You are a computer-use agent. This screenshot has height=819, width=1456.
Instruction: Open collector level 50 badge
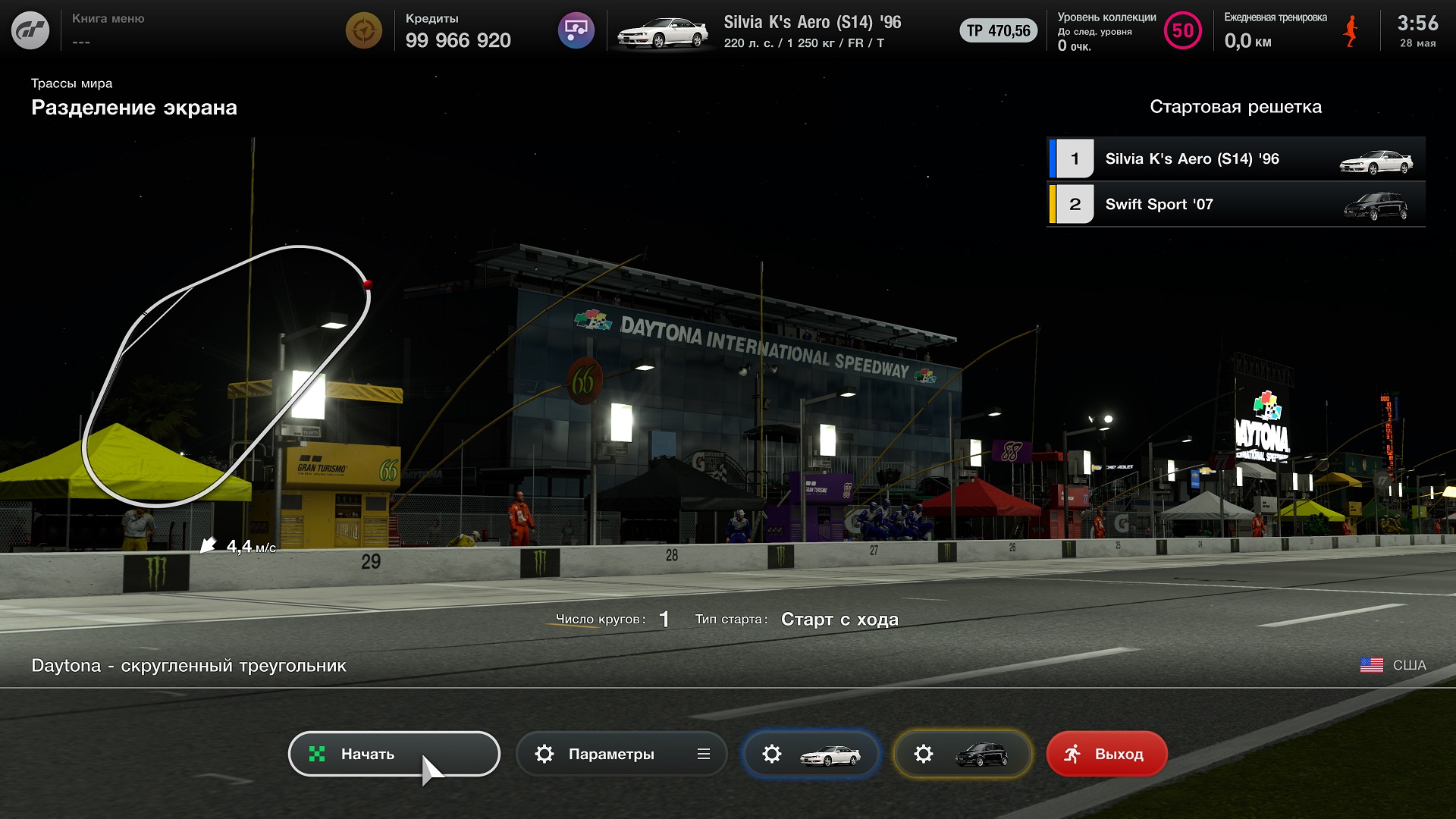coord(1182,31)
